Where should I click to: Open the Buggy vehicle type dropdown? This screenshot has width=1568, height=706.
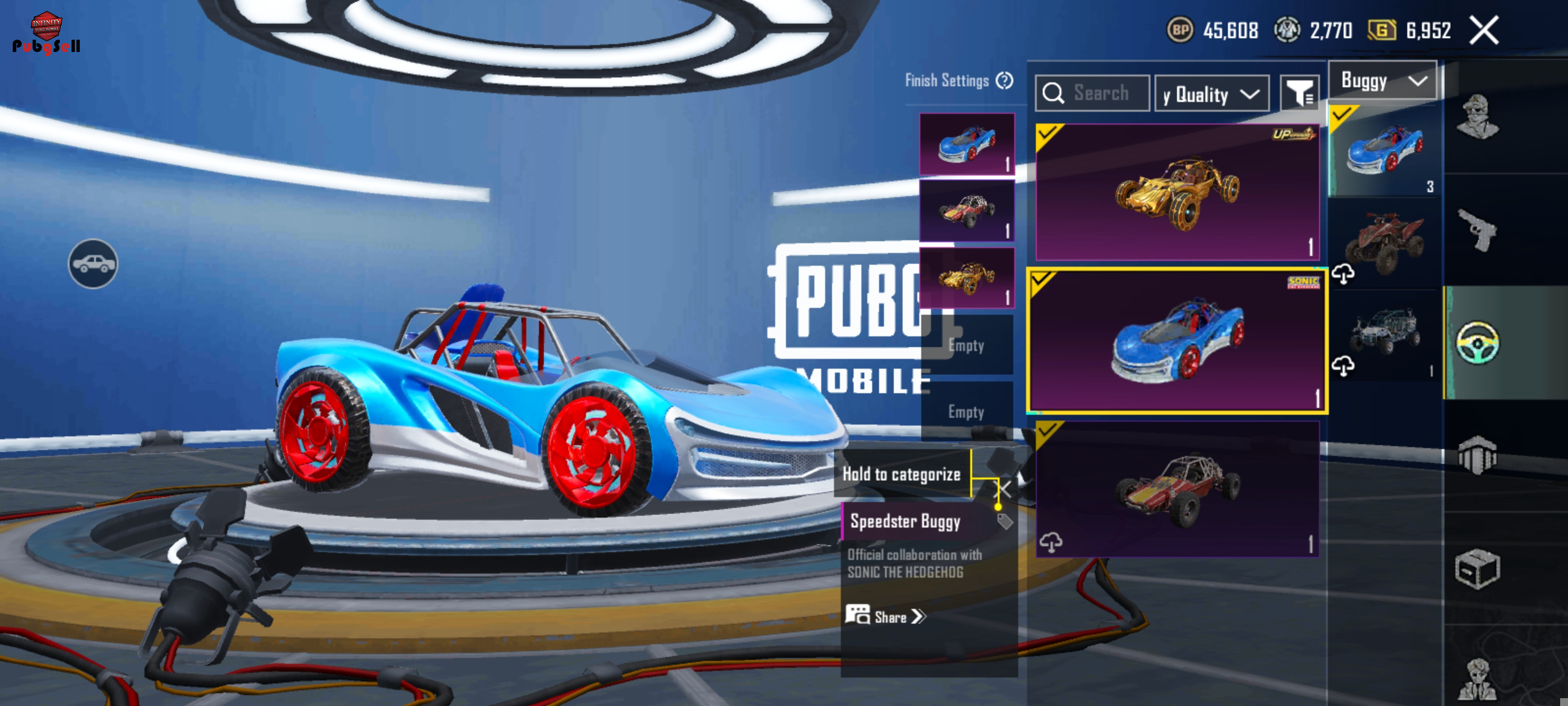tap(1382, 81)
